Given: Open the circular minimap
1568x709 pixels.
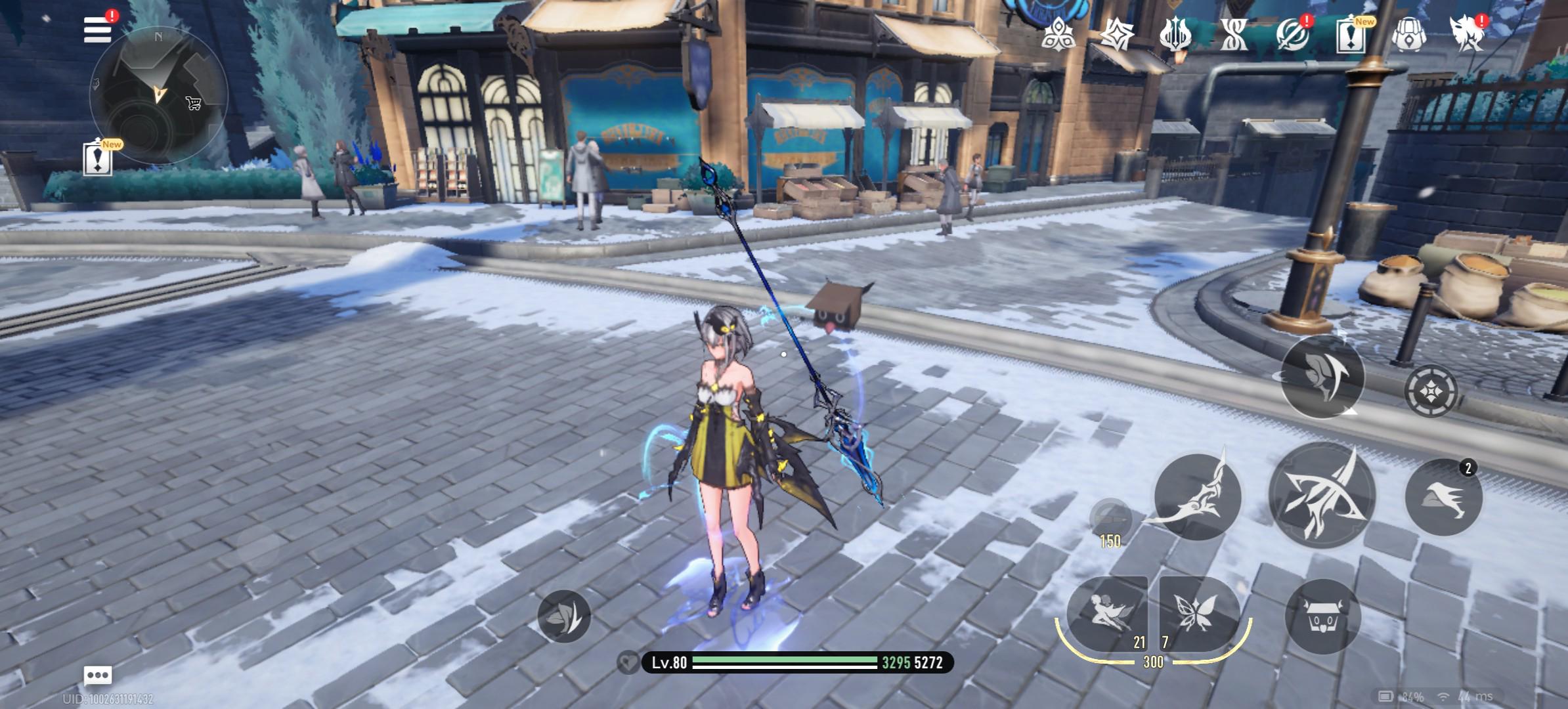Looking at the screenshot, I should coord(158,96).
